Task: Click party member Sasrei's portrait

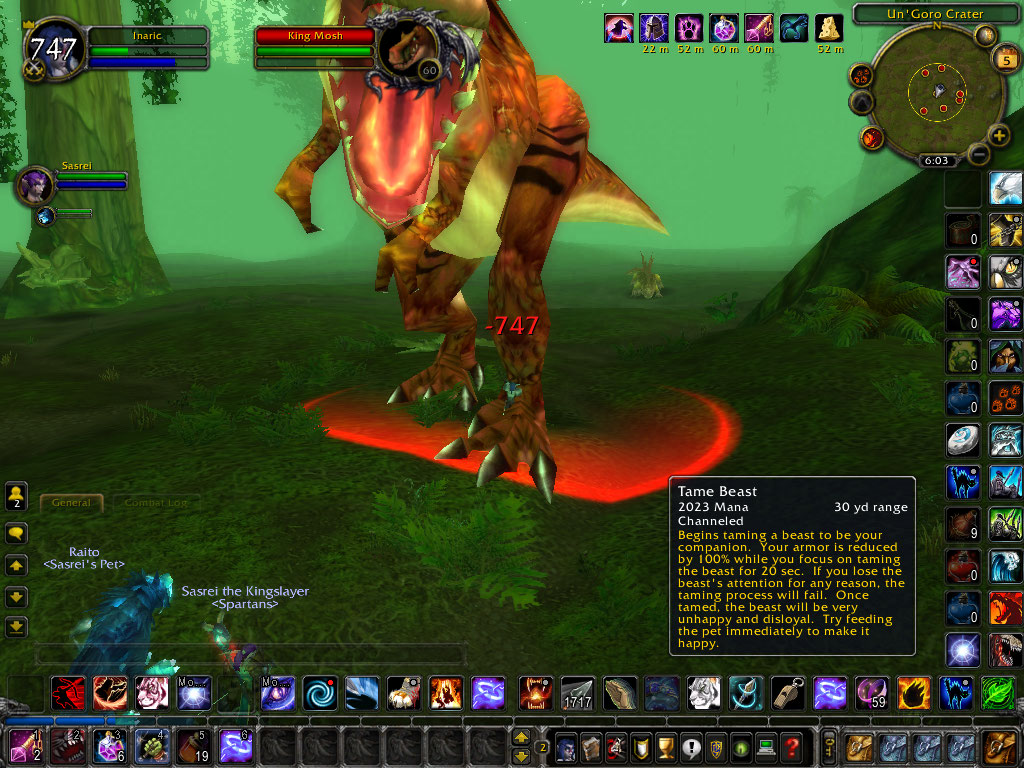Action: coord(33,185)
